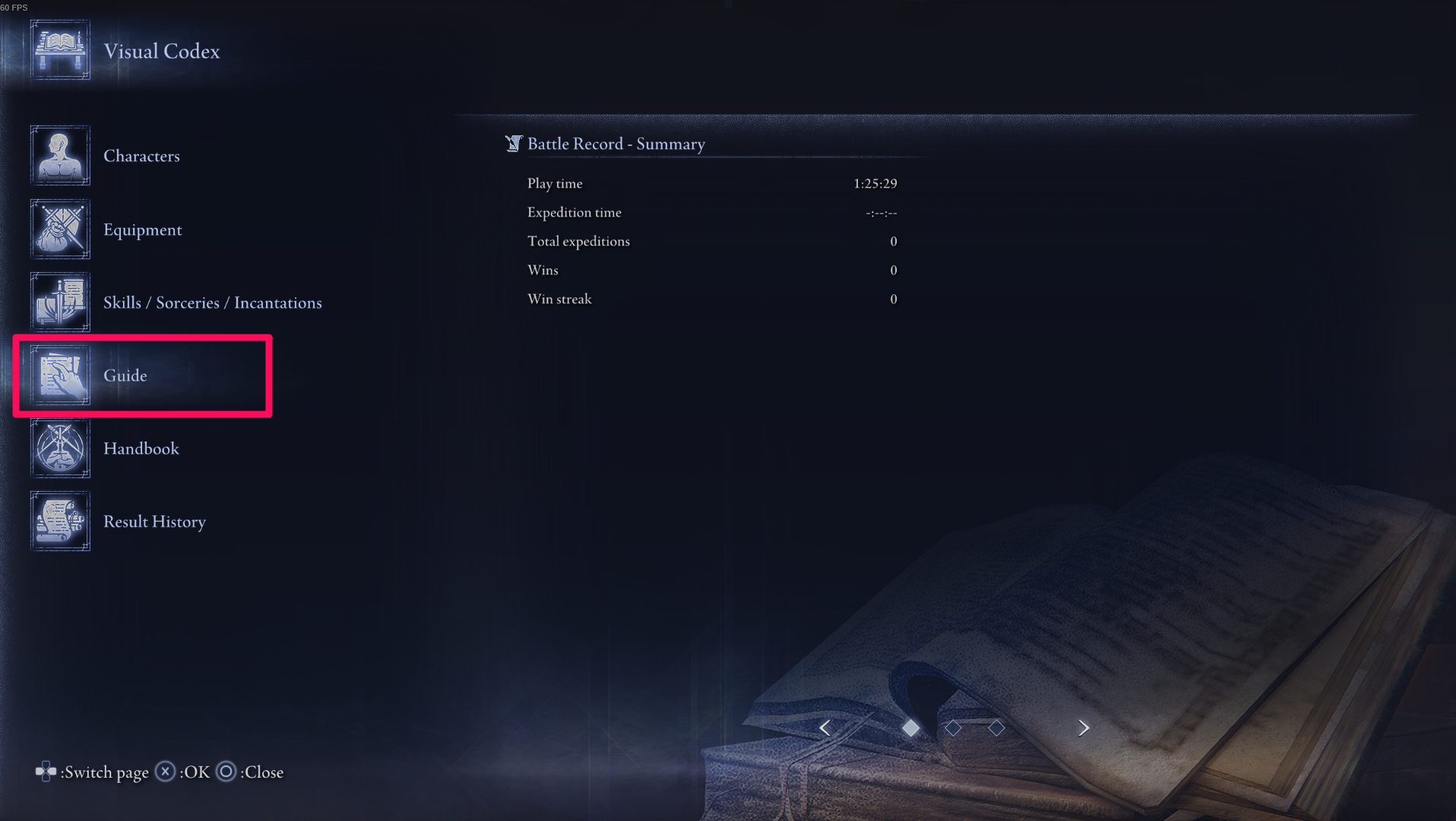Open the Characters codex entry
This screenshot has width=1456, height=821.
click(x=141, y=156)
